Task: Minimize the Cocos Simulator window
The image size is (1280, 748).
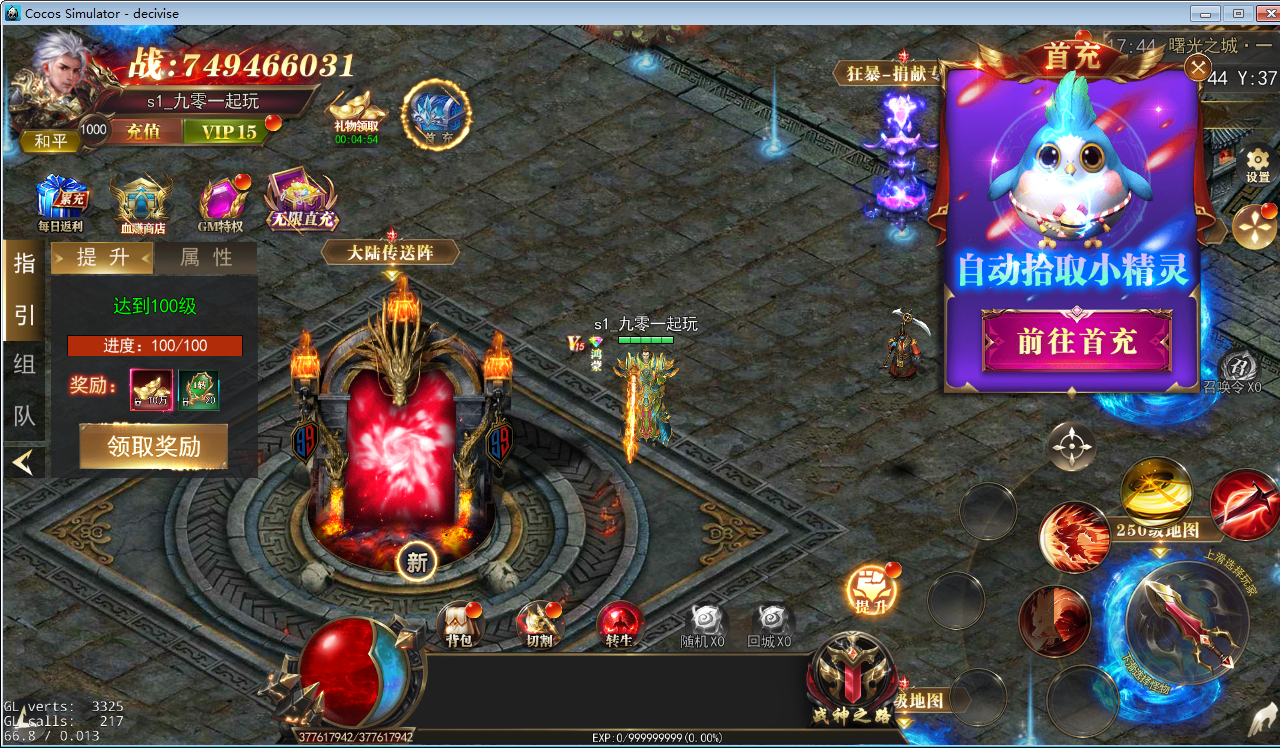Action: 1207,13
